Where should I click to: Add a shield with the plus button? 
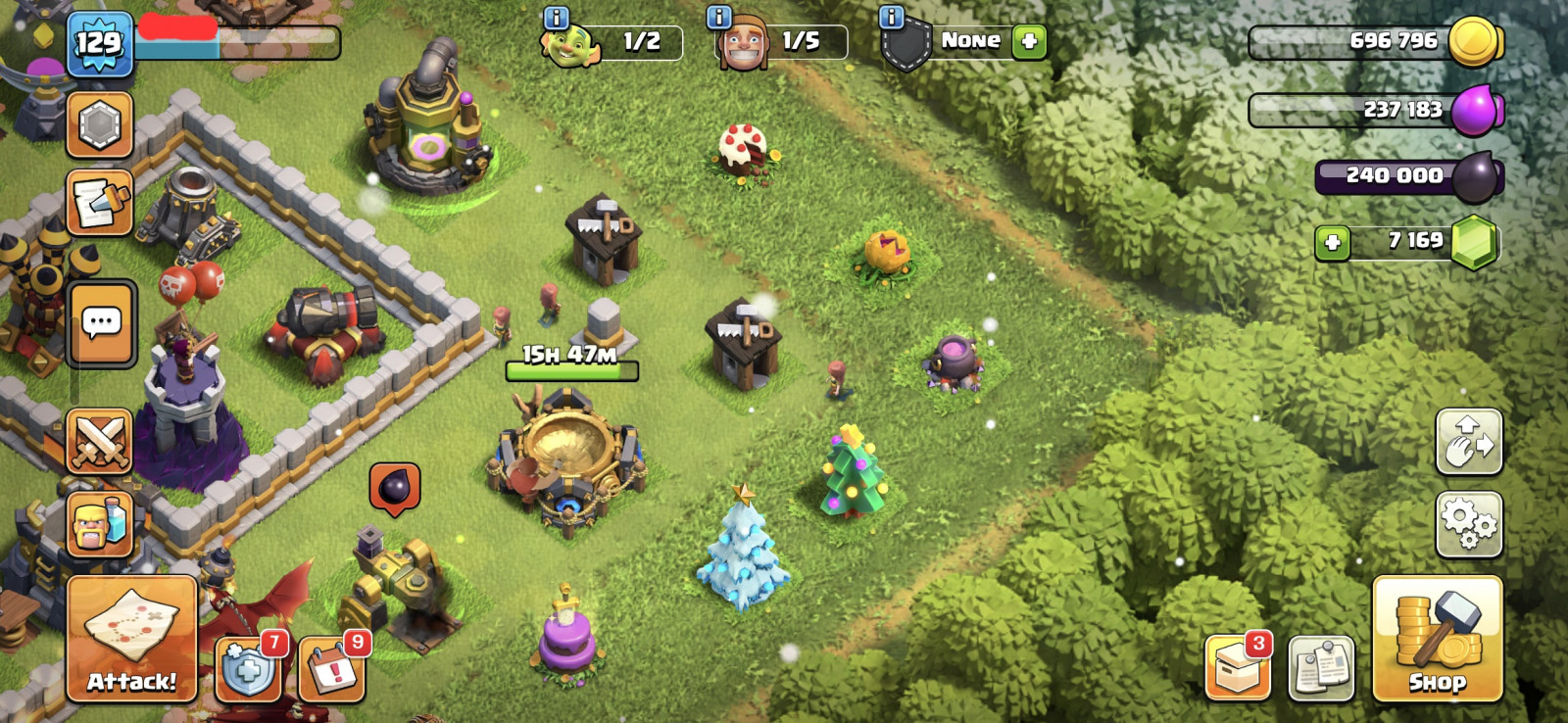tap(1029, 41)
